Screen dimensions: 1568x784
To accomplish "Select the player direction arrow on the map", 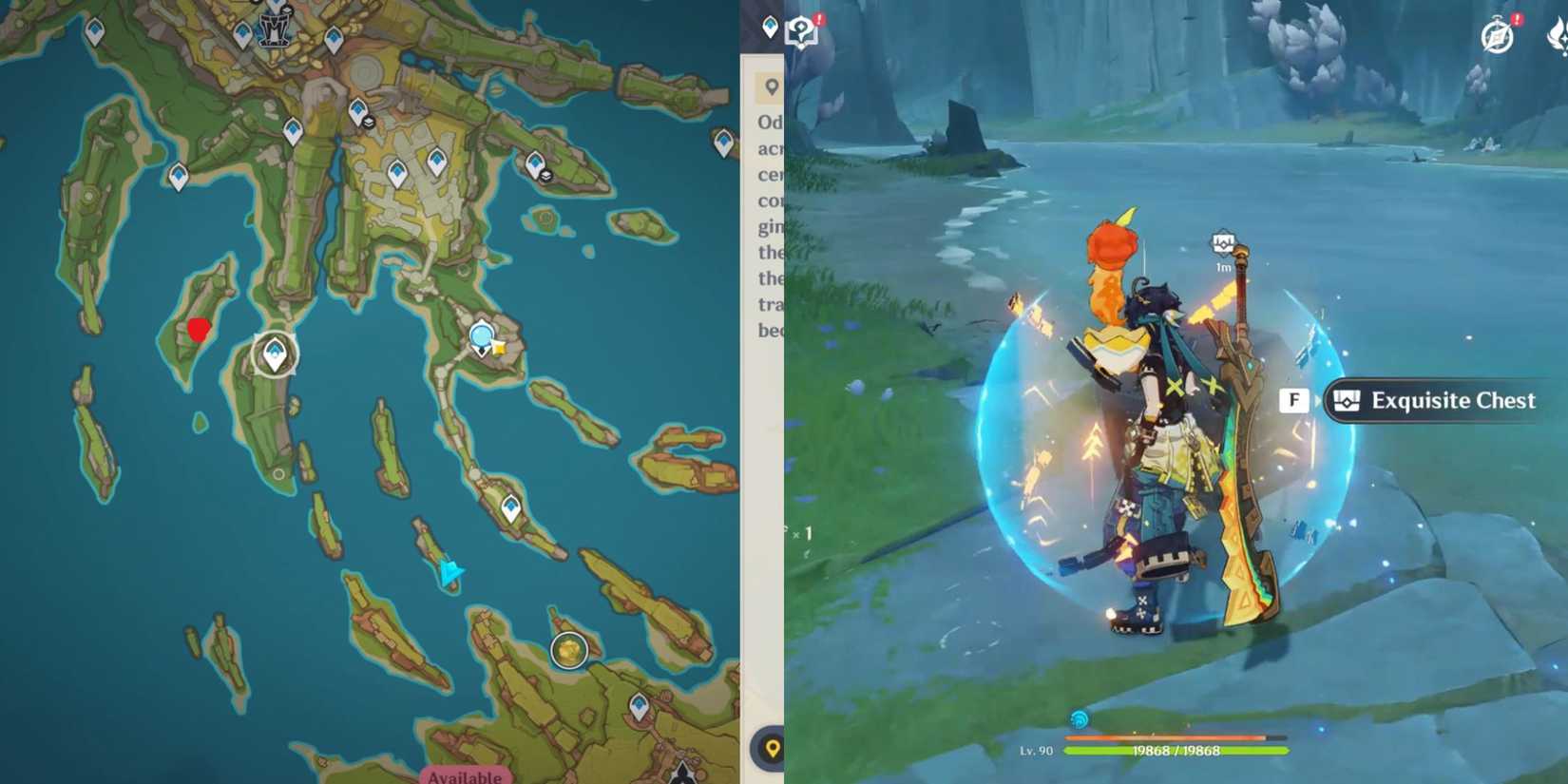I will pyautogui.click(x=451, y=570).
